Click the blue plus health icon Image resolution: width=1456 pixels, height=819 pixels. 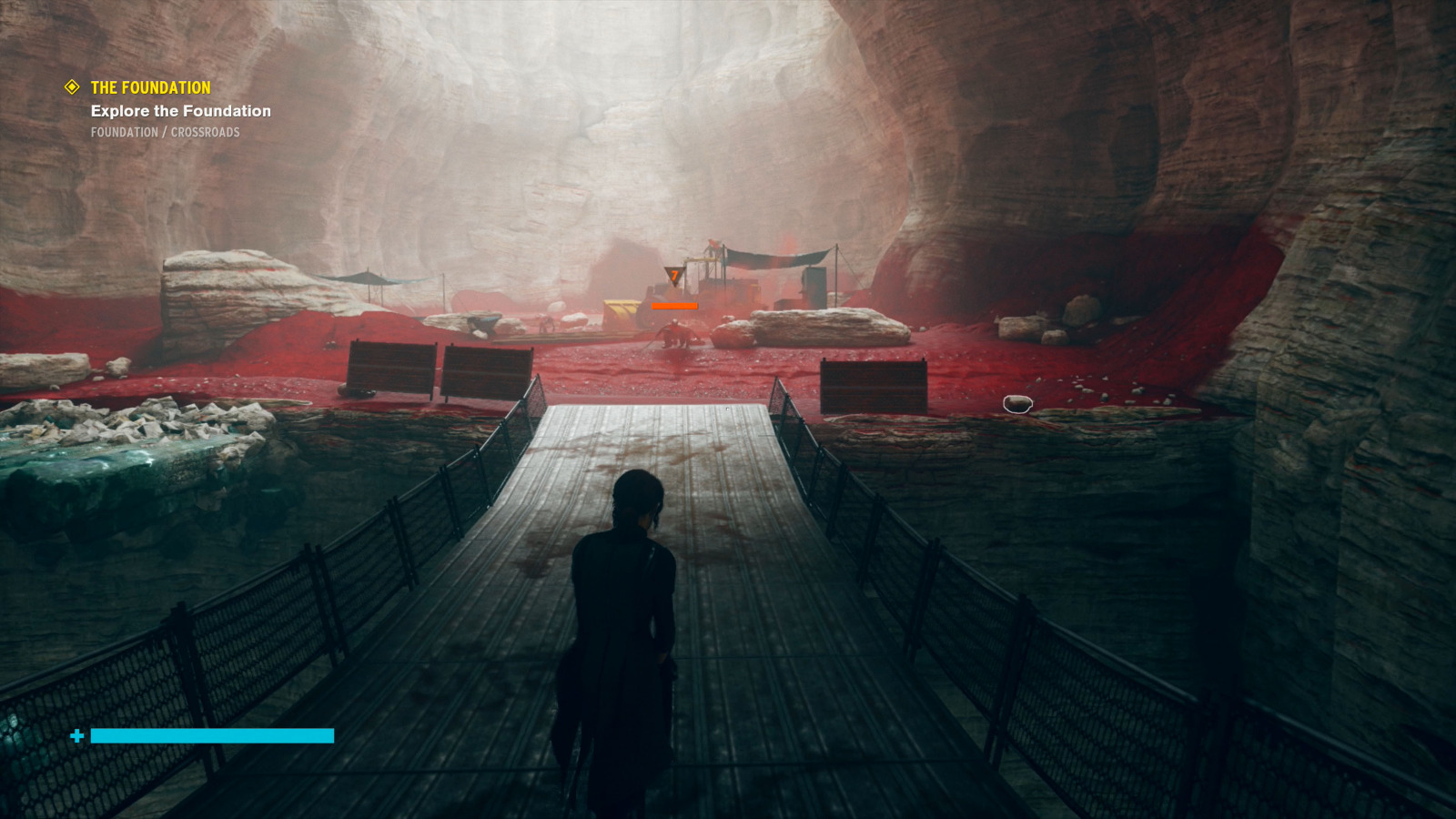(77, 733)
